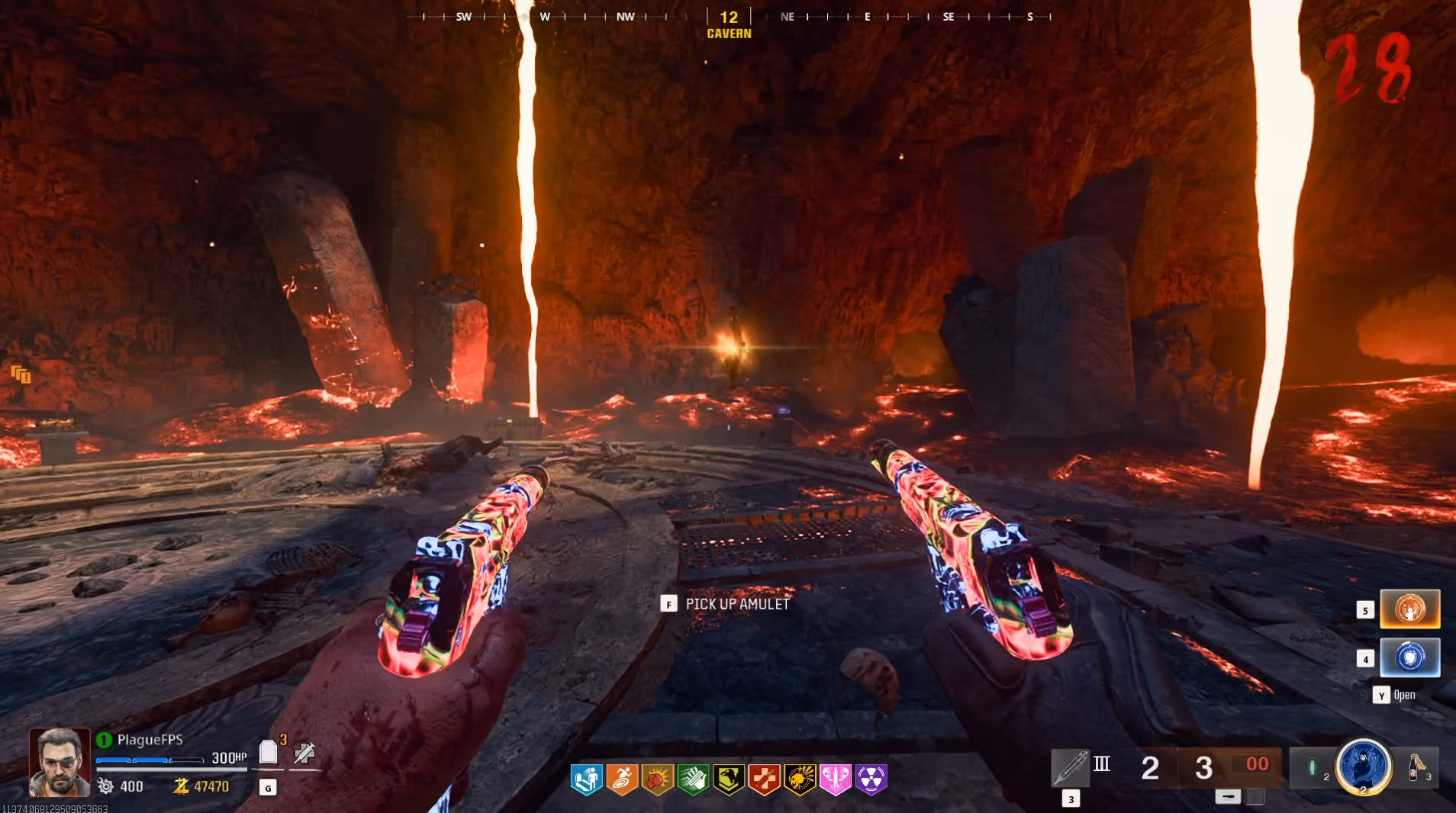Image resolution: width=1456 pixels, height=813 pixels.
Task: Click the compass bar heading indicator
Action: (729, 17)
